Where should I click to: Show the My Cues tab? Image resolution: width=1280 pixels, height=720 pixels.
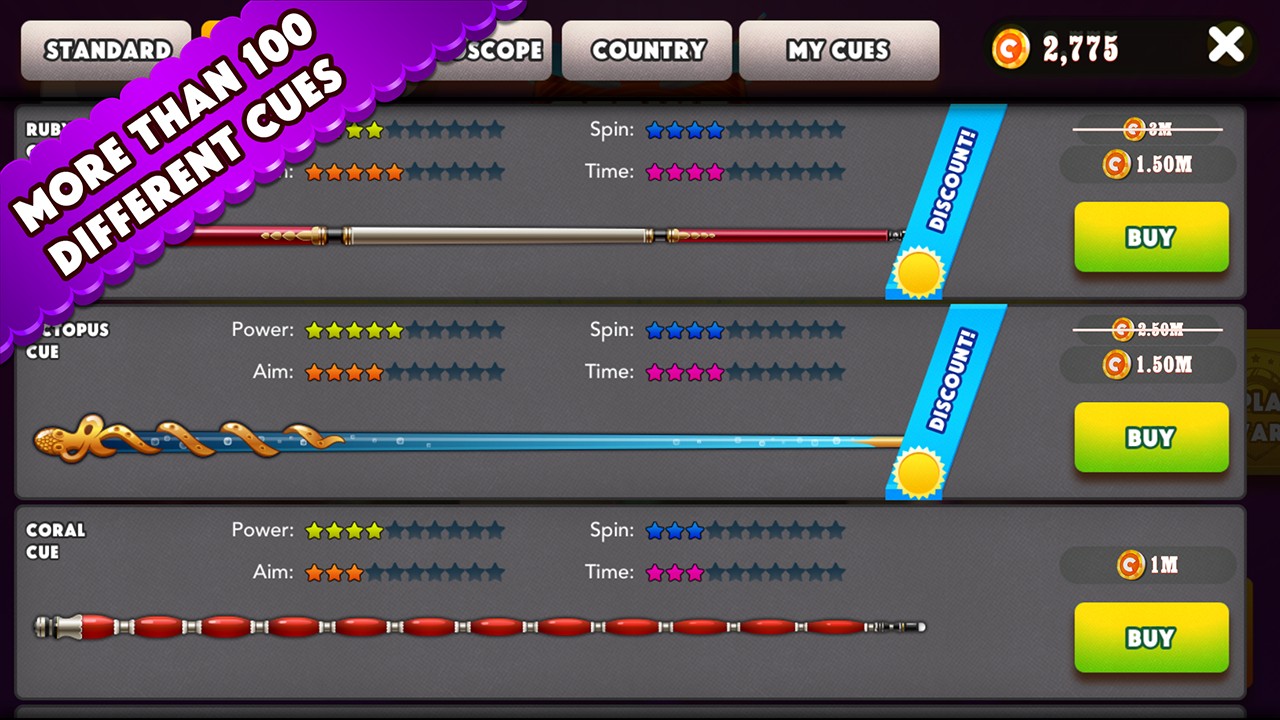click(x=838, y=50)
